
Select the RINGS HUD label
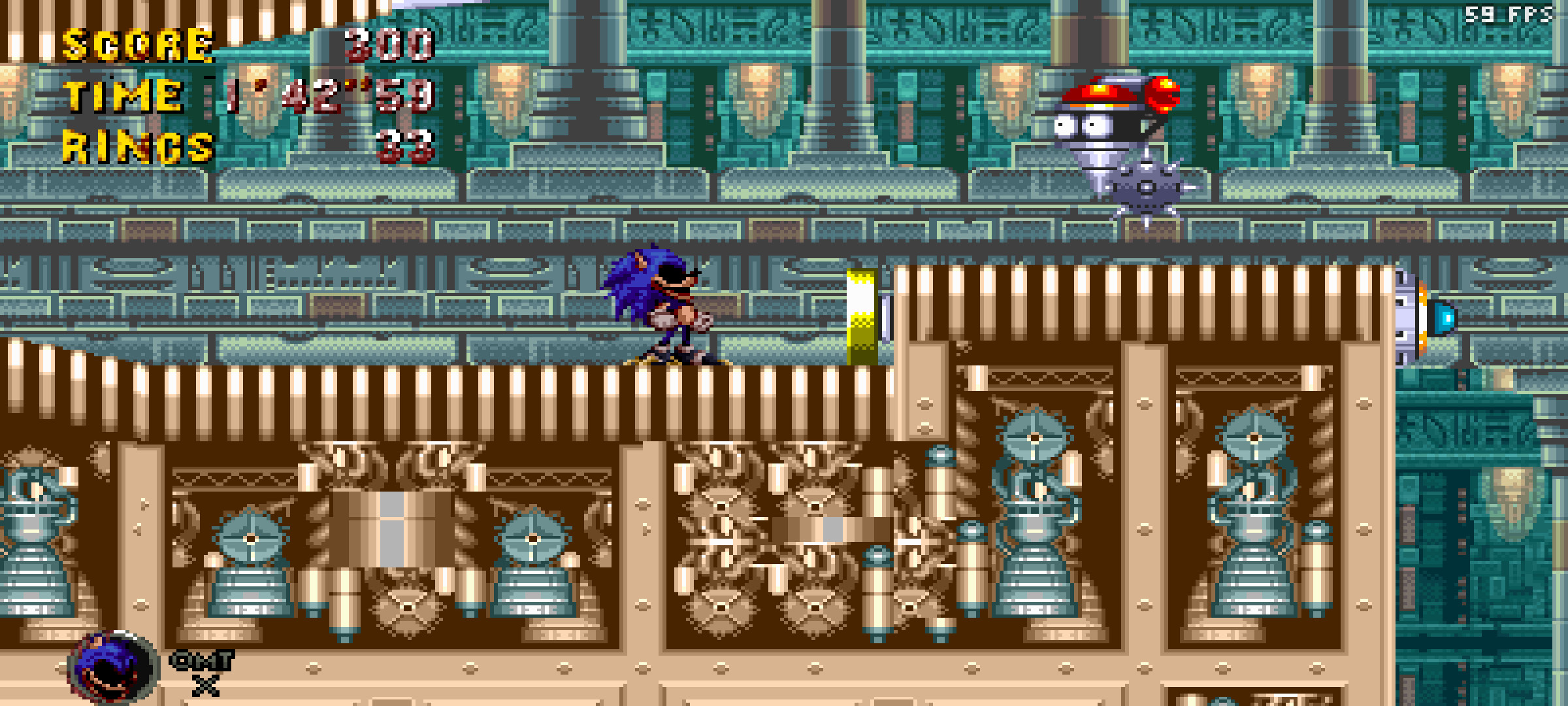pos(137,147)
